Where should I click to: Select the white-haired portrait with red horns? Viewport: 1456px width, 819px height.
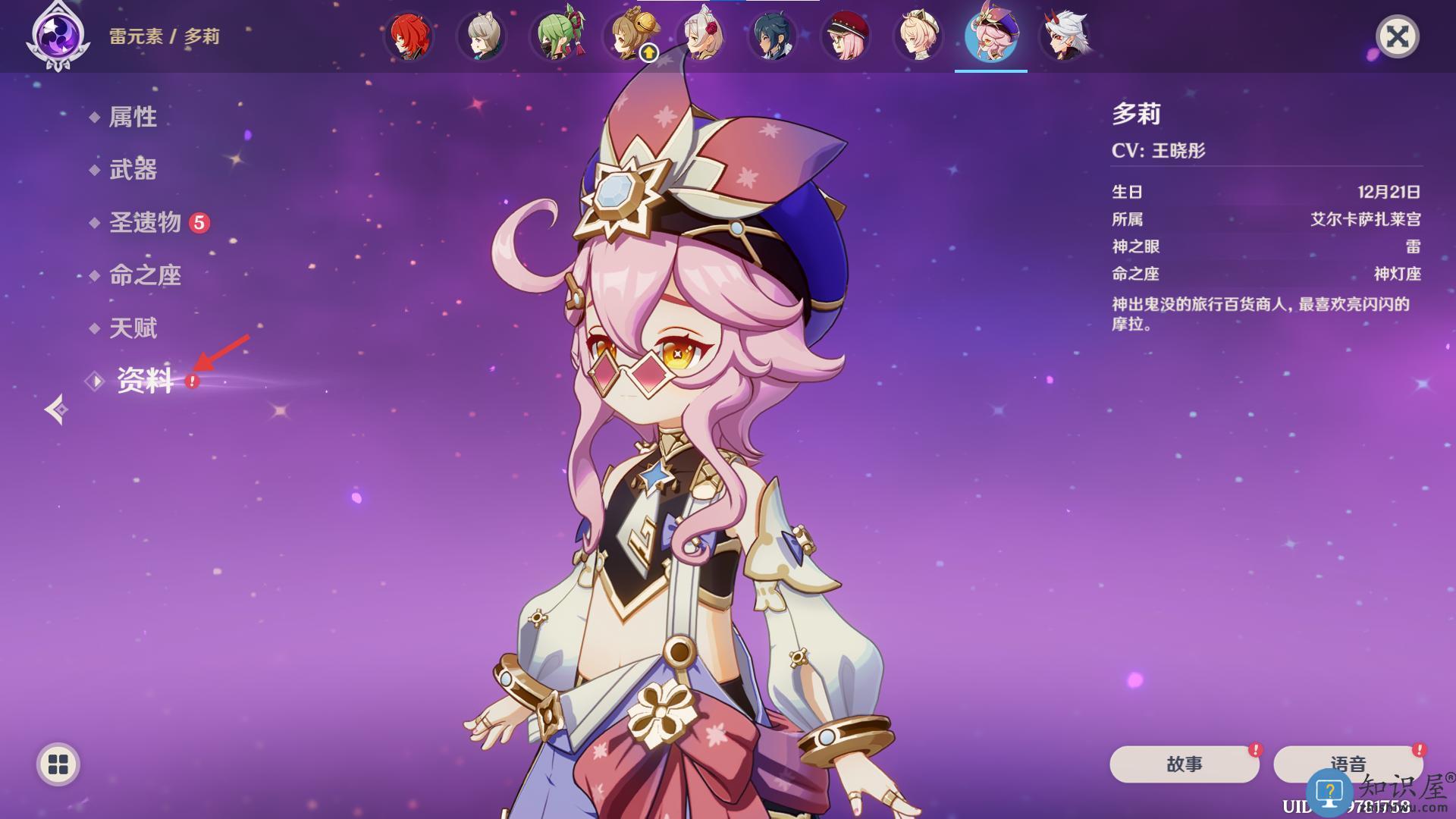coord(1064,36)
